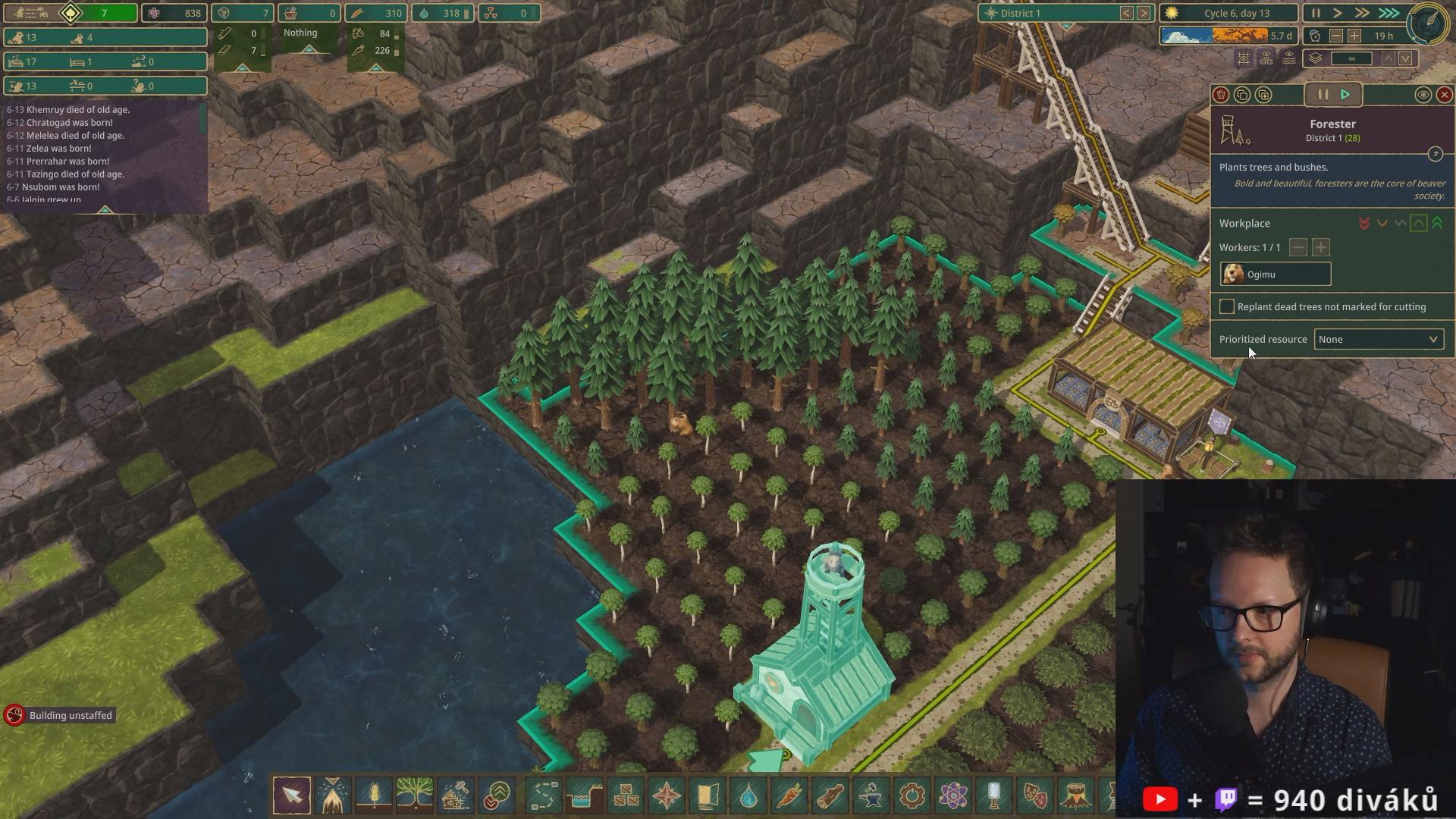Close the Forester panel with the red X
This screenshot has height=819, width=1456.
point(1444,95)
